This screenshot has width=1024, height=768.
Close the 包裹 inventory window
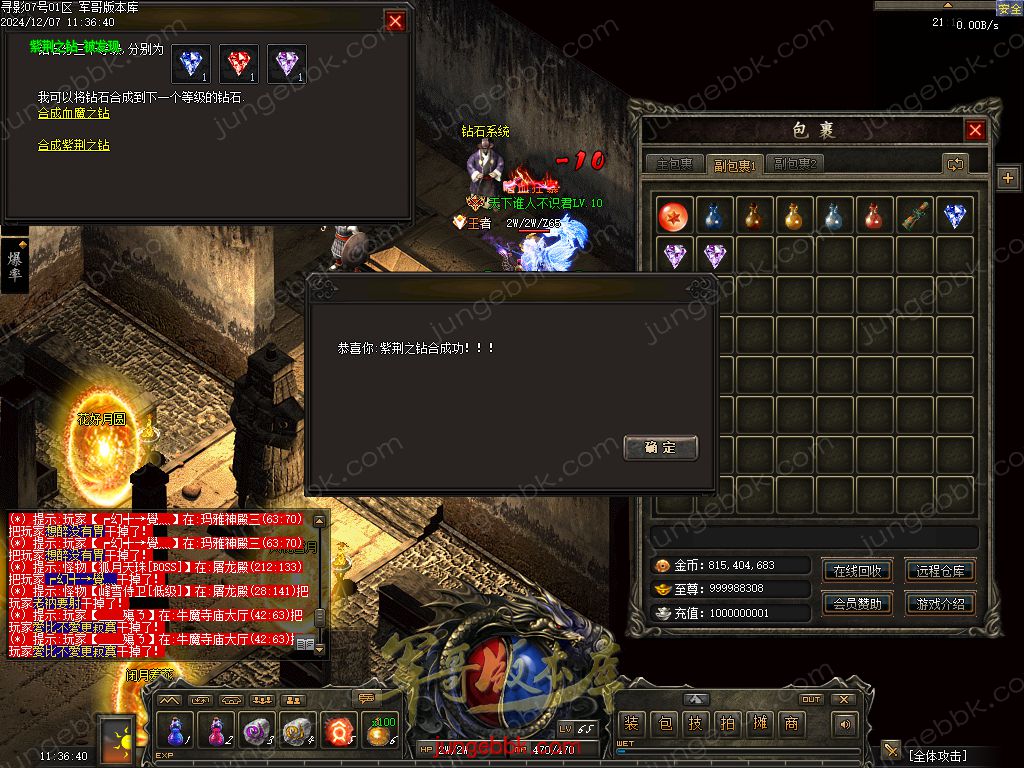click(x=975, y=130)
